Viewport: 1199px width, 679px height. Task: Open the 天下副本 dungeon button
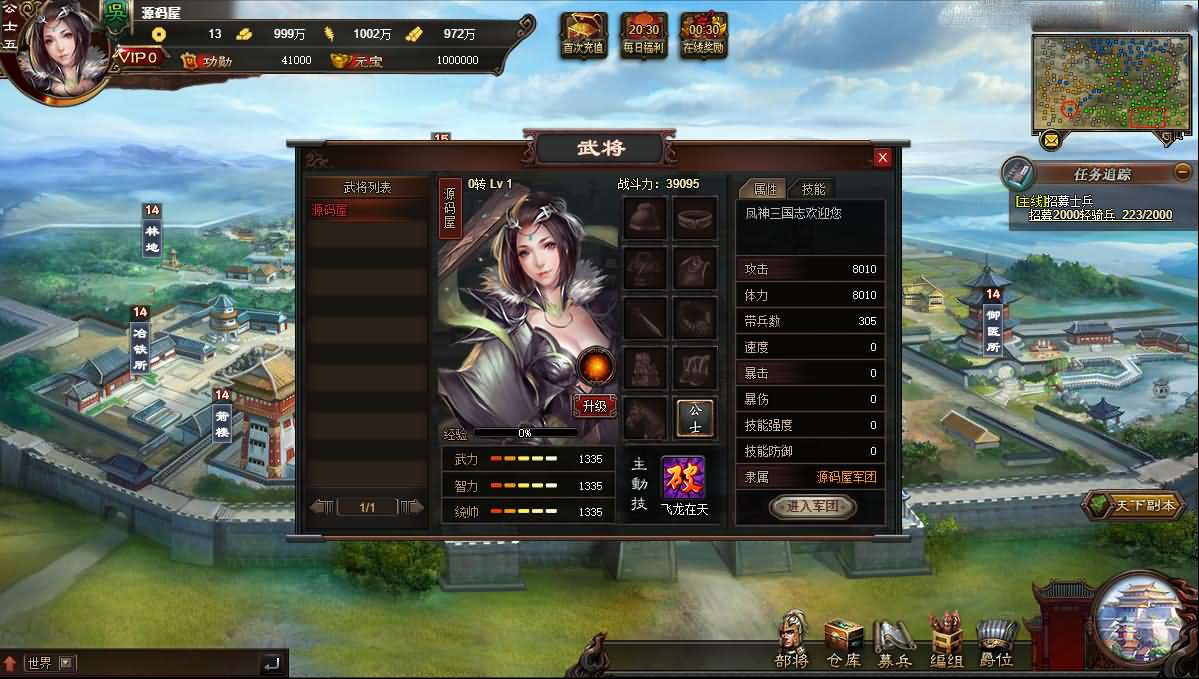(1139, 505)
